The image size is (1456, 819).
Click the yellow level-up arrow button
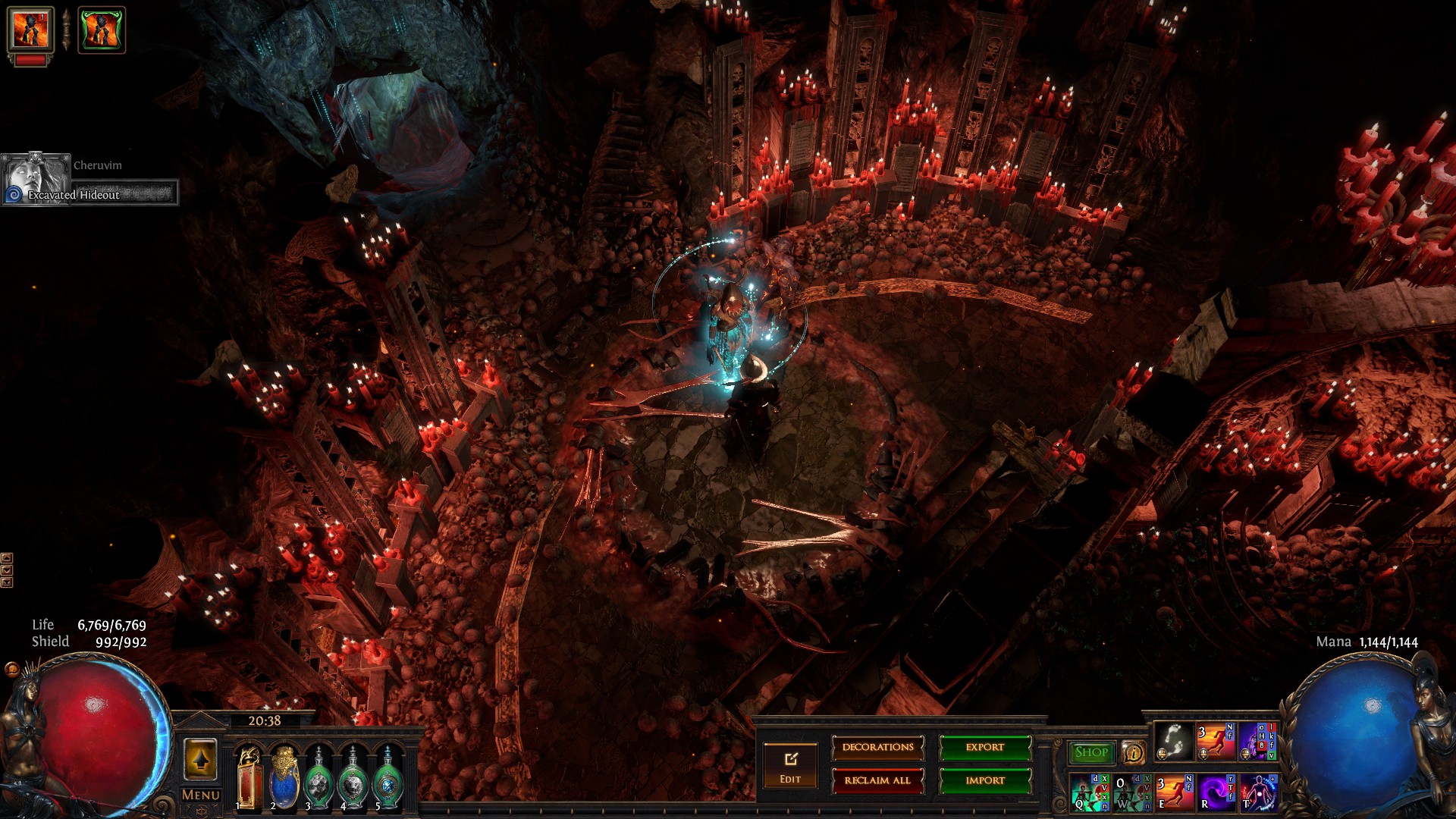pos(201,759)
